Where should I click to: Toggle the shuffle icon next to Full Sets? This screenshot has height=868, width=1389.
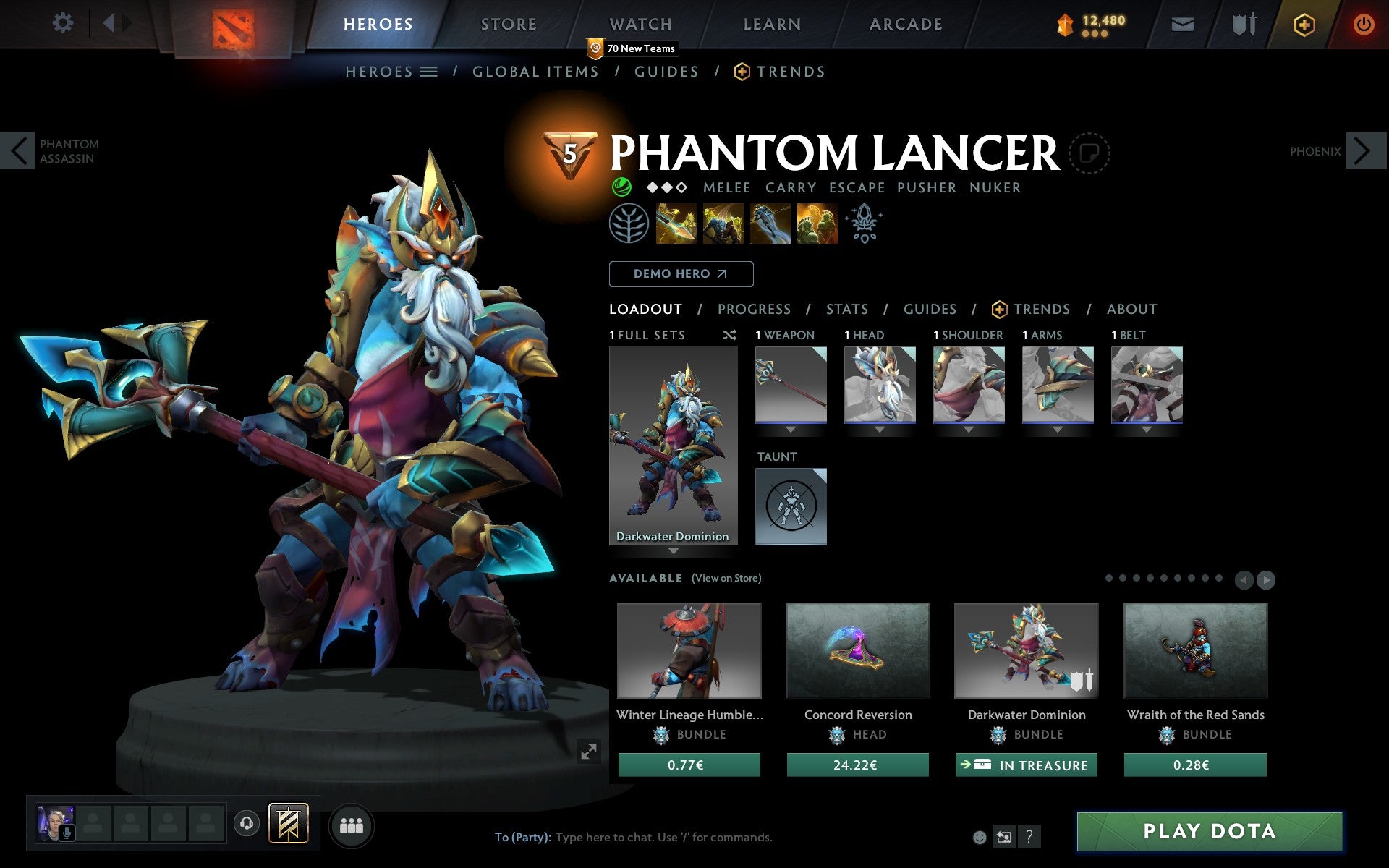[730, 335]
